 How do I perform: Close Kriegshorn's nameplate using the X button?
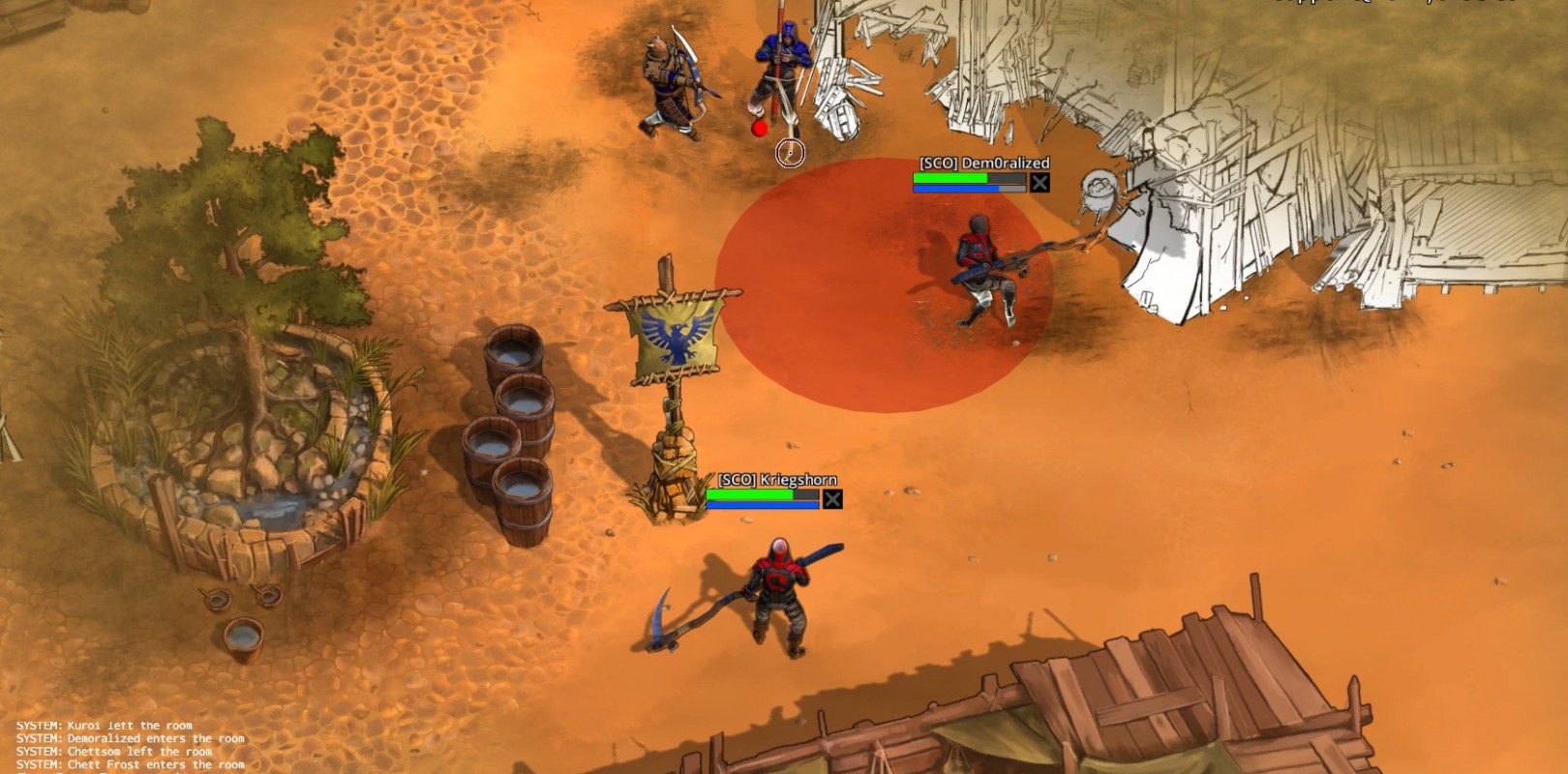[x=832, y=497]
